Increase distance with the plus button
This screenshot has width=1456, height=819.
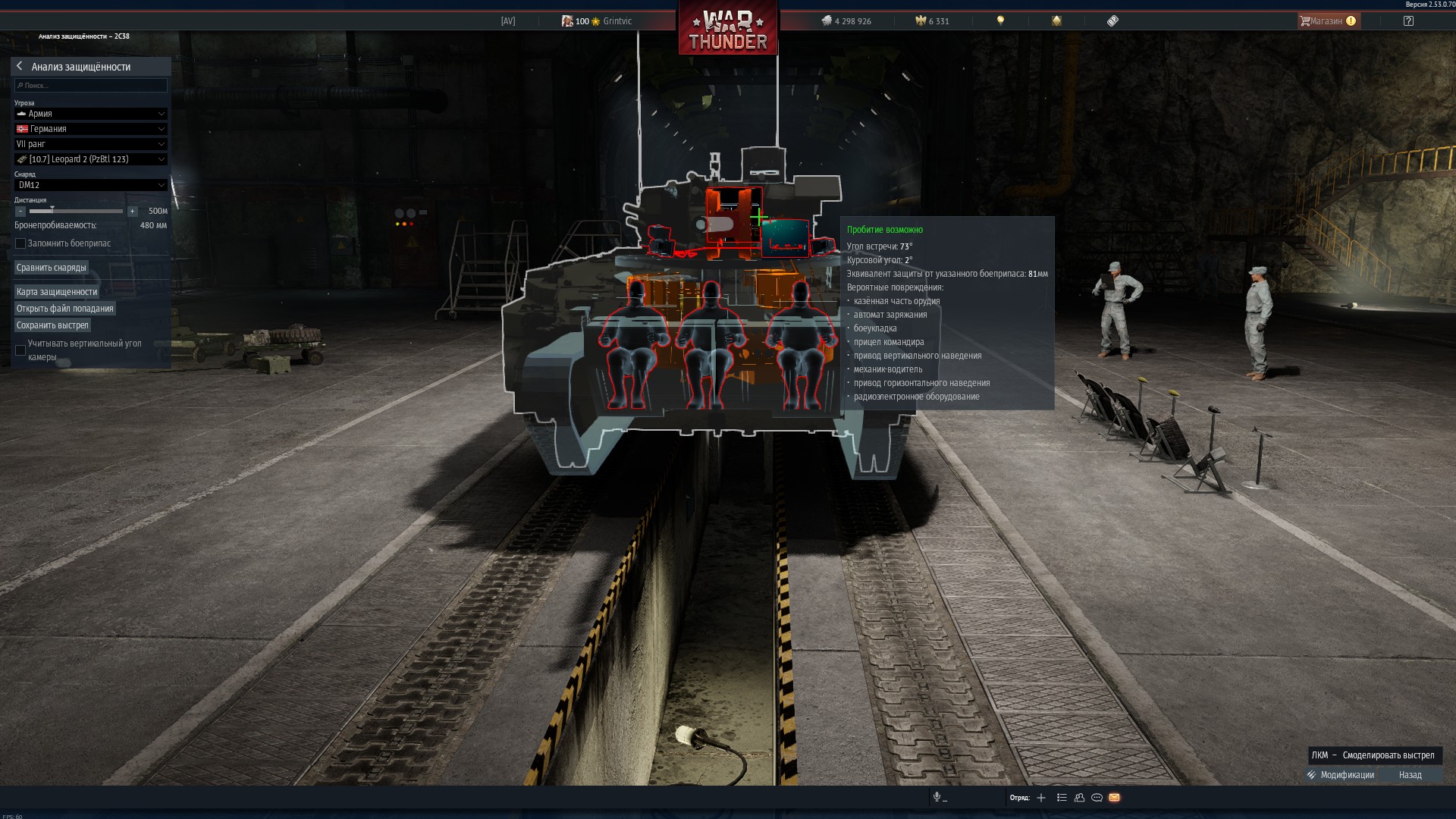(x=133, y=212)
